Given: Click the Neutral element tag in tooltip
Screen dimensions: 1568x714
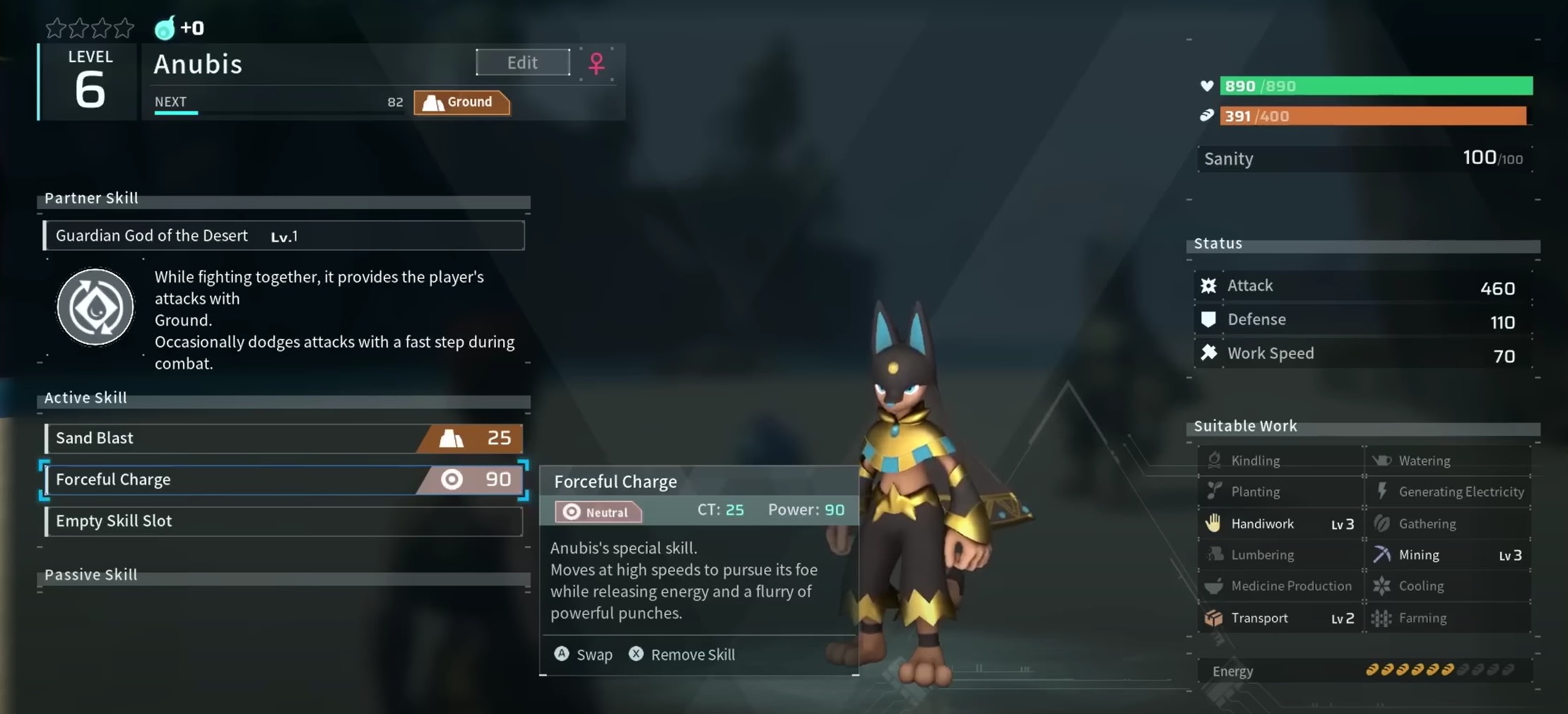Looking at the screenshot, I should 598,512.
